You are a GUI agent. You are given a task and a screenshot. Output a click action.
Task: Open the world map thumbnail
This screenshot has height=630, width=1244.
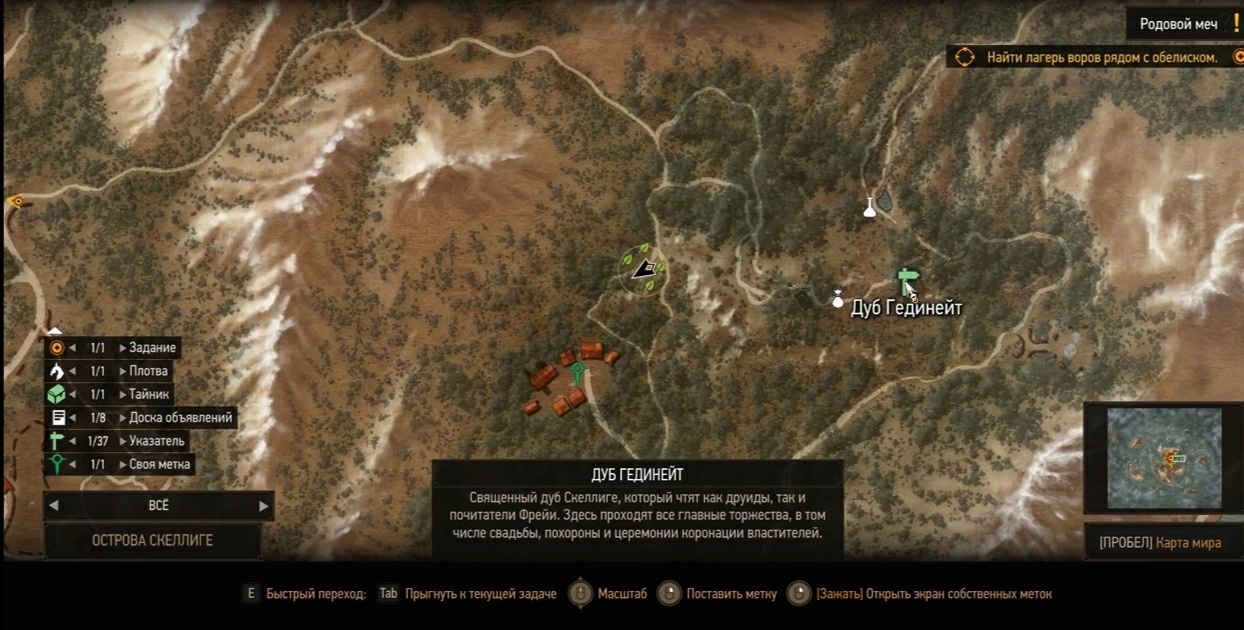(x=1164, y=457)
